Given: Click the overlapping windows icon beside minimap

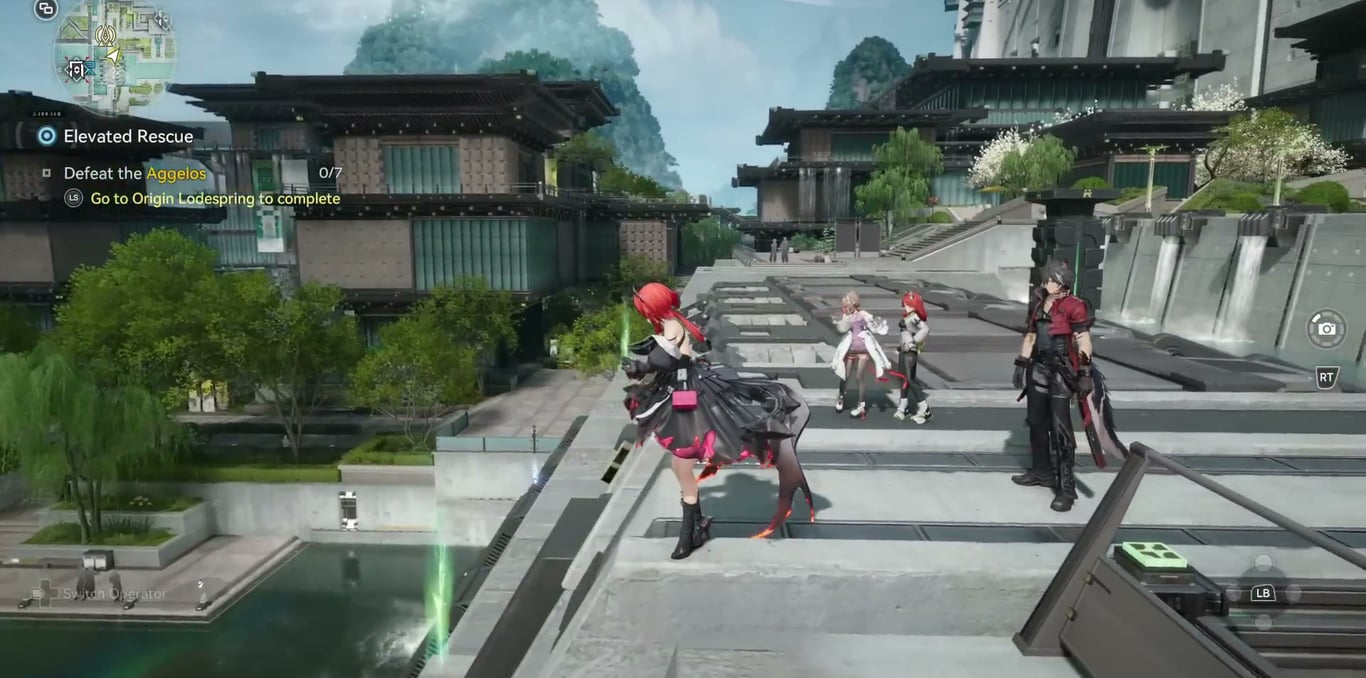Looking at the screenshot, I should pos(46,9).
